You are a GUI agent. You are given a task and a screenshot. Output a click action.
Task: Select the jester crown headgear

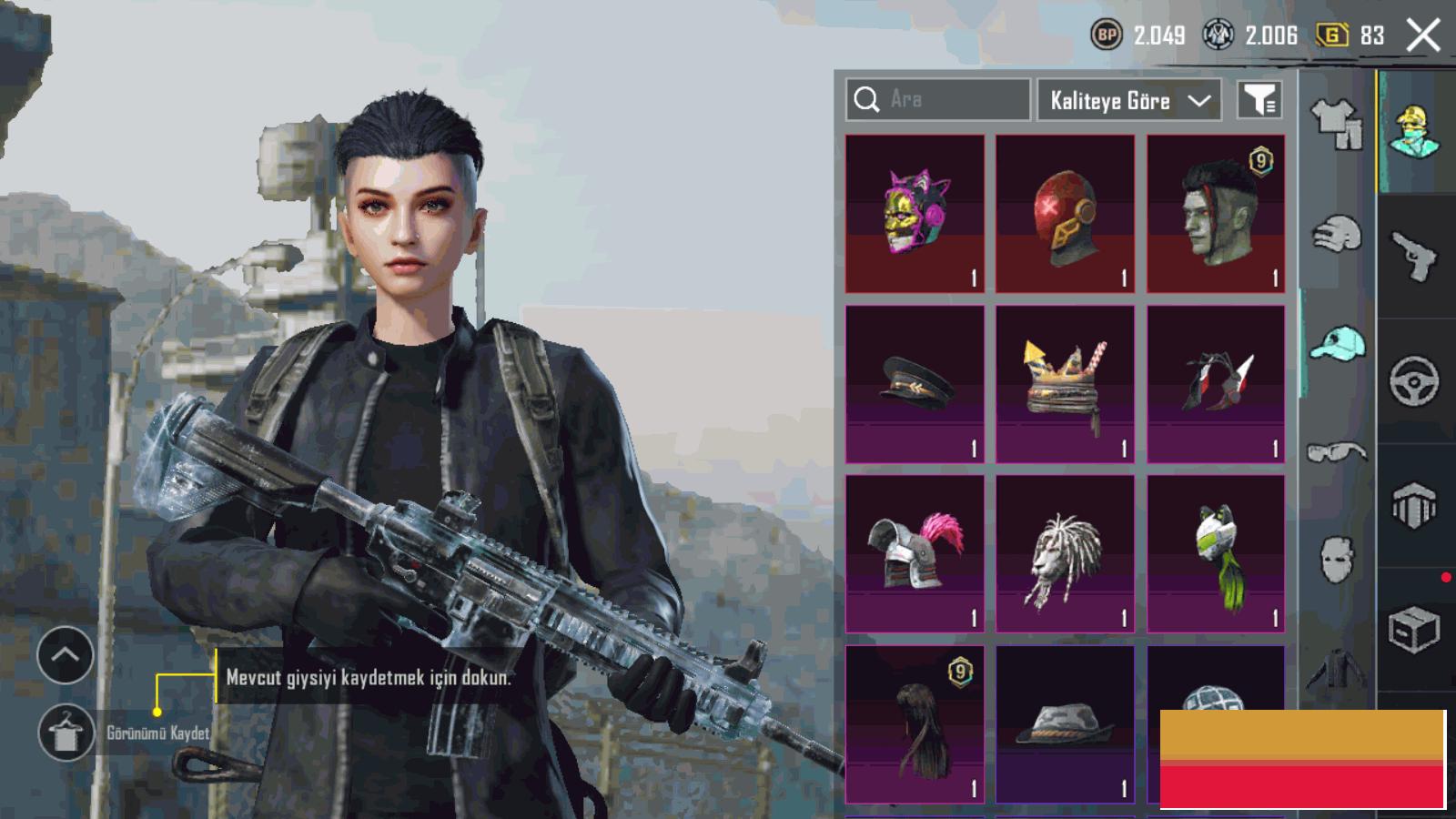[1065, 384]
